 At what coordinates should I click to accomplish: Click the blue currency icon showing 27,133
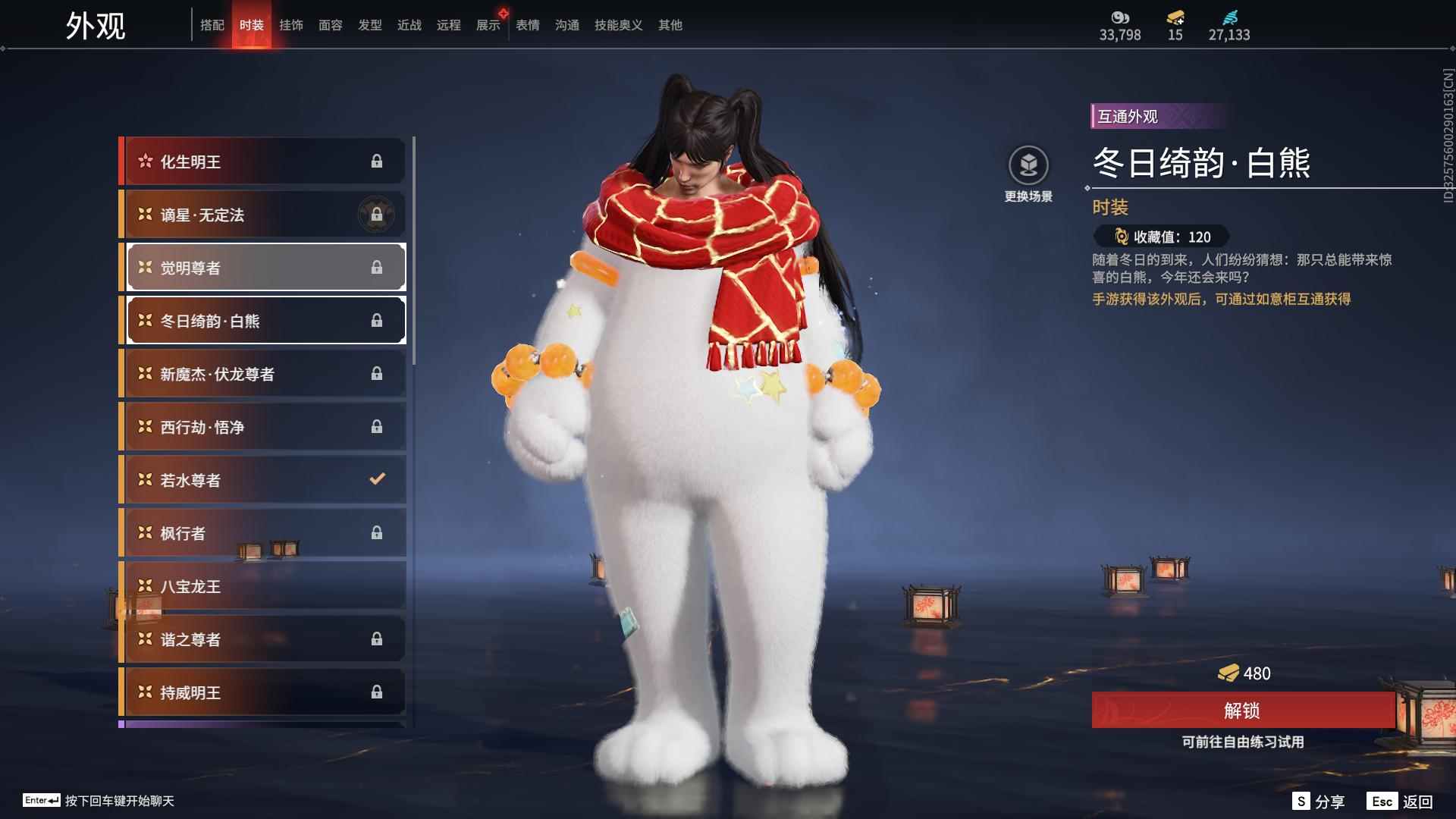pos(1232,17)
